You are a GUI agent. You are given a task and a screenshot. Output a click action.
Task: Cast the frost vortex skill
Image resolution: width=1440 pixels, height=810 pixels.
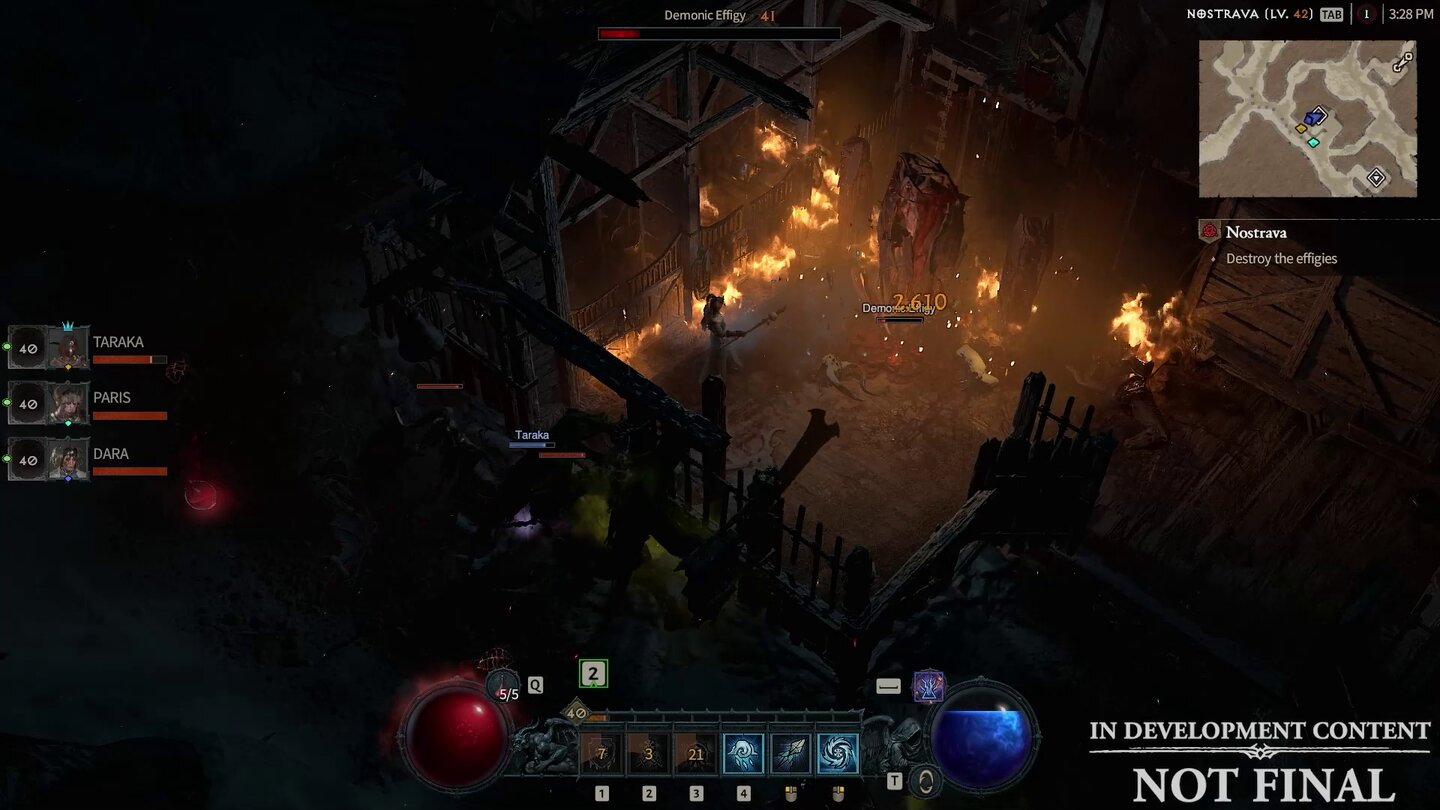(838, 754)
